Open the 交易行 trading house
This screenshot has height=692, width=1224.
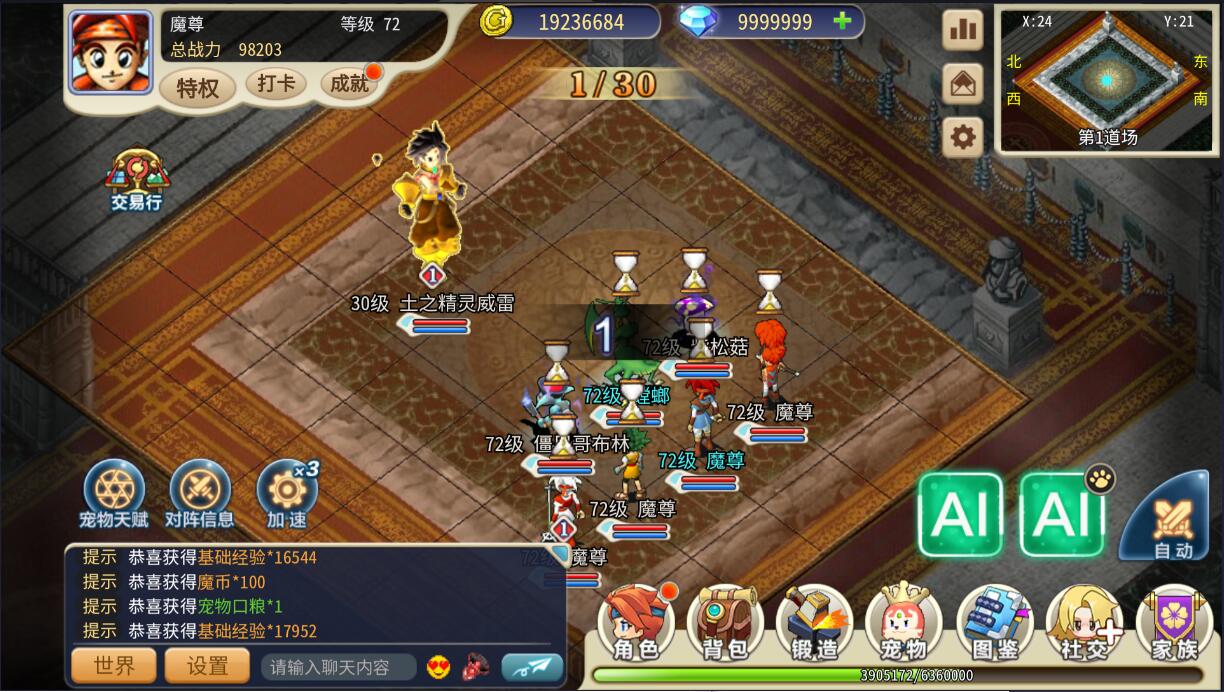pos(136,180)
